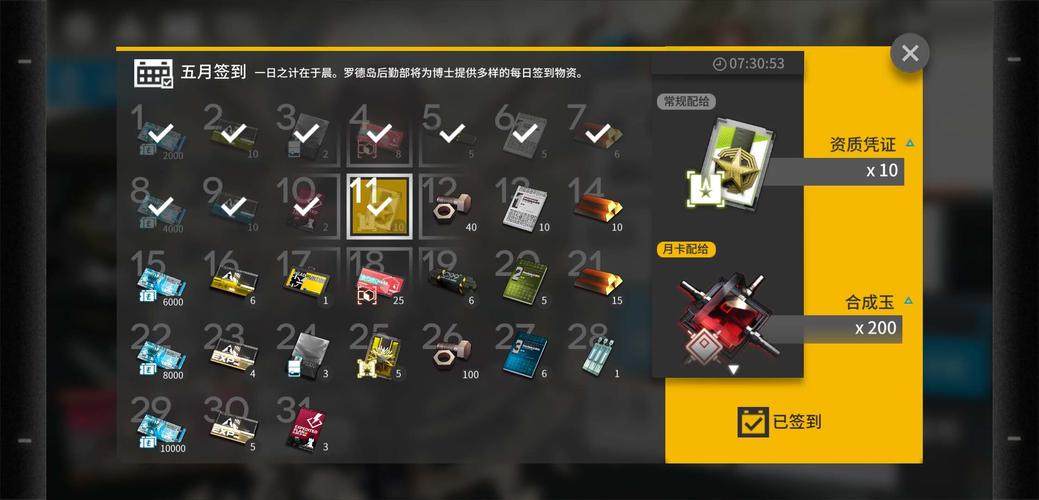
Task: Select day 13 document reward
Action: [524, 208]
